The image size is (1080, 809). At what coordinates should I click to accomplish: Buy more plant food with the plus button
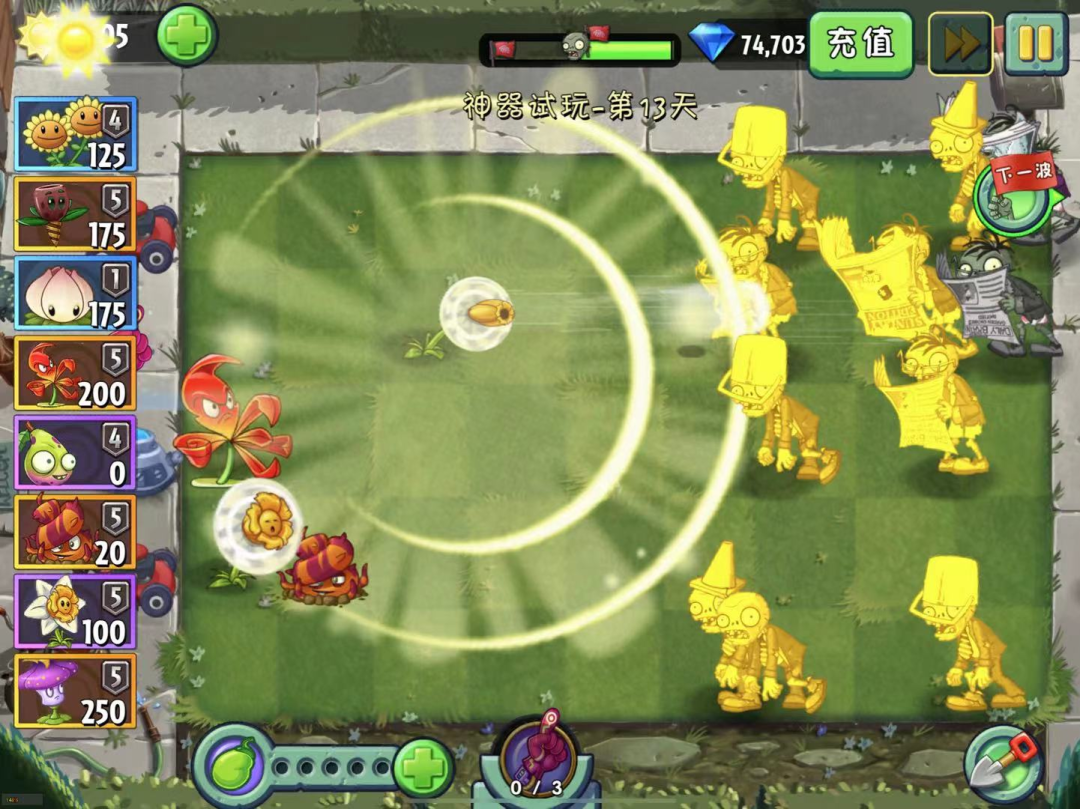point(424,768)
